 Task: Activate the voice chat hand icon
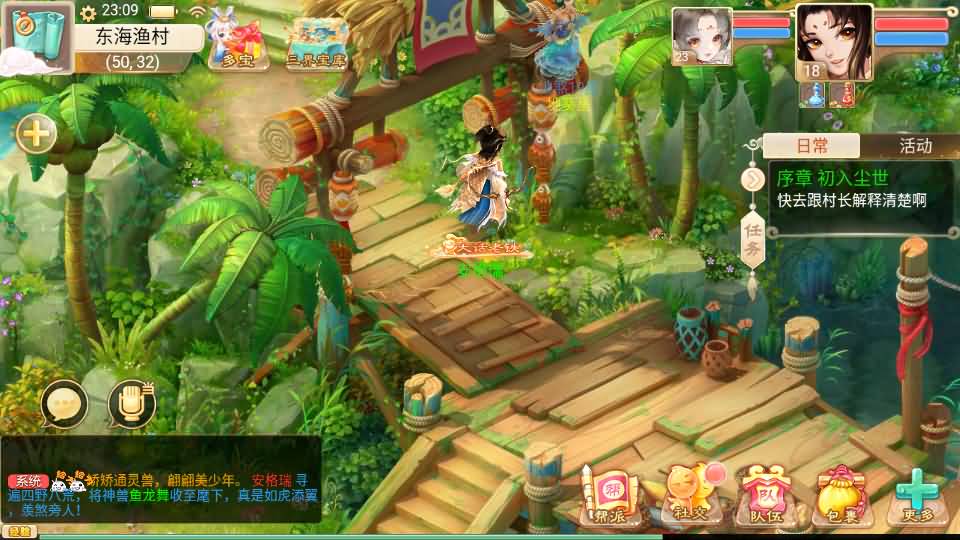click(x=132, y=404)
